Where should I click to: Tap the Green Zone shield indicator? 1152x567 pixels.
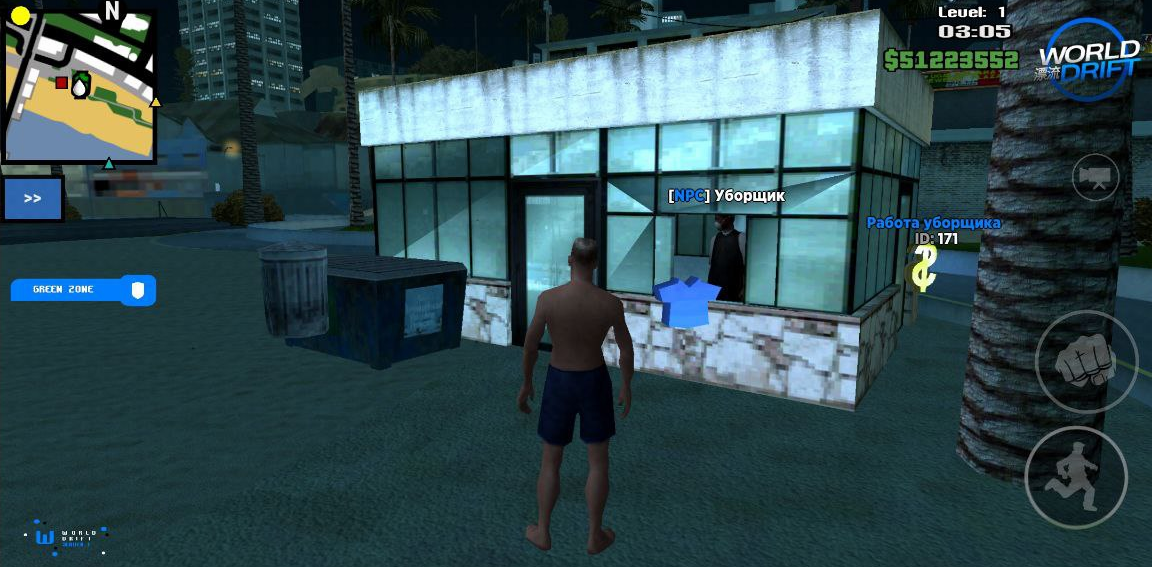tap(138, 290)
